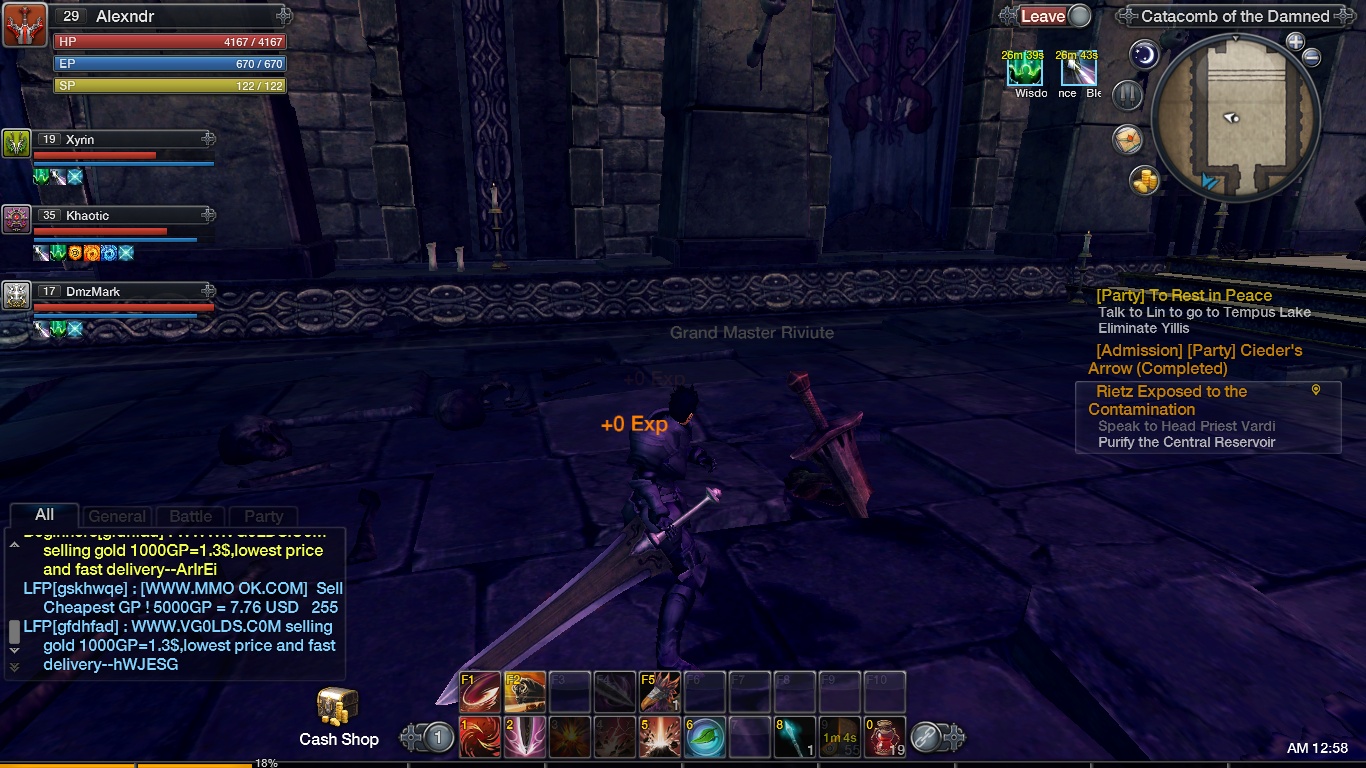This screenshot has height=768, width=1366.
Task: Use the green leaf item in hotbar slot 6
Action: (705, 738)
